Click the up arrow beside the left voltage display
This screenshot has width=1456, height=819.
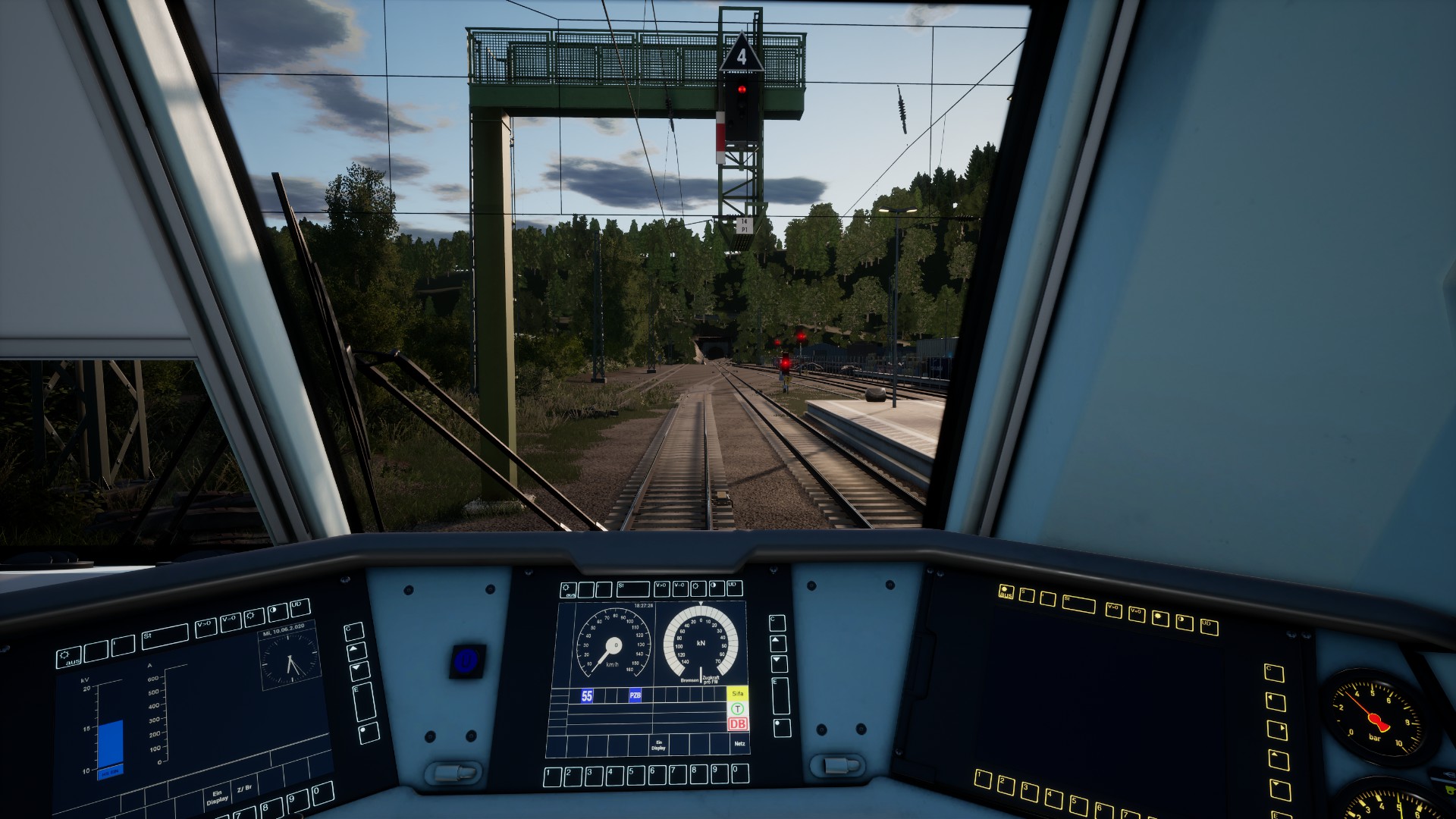pyautogui.click(x=356, y=651)
